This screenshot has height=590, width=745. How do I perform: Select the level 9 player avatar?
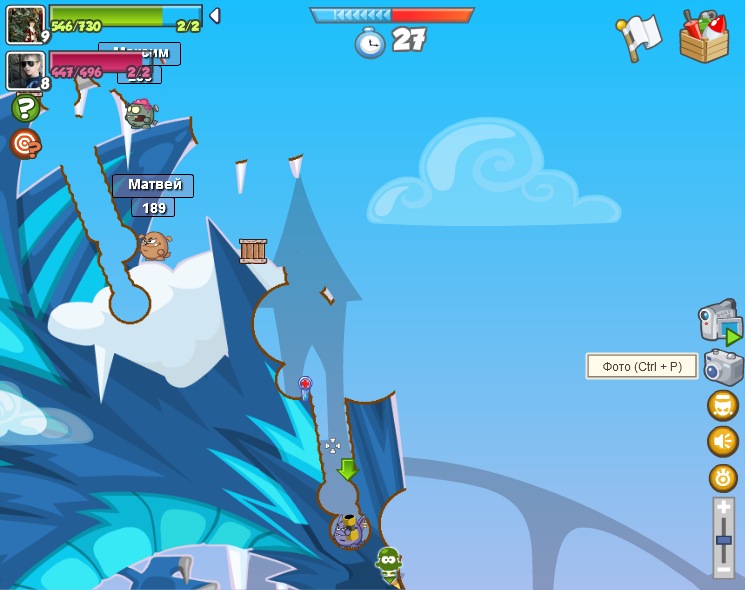tap(26, 24)
